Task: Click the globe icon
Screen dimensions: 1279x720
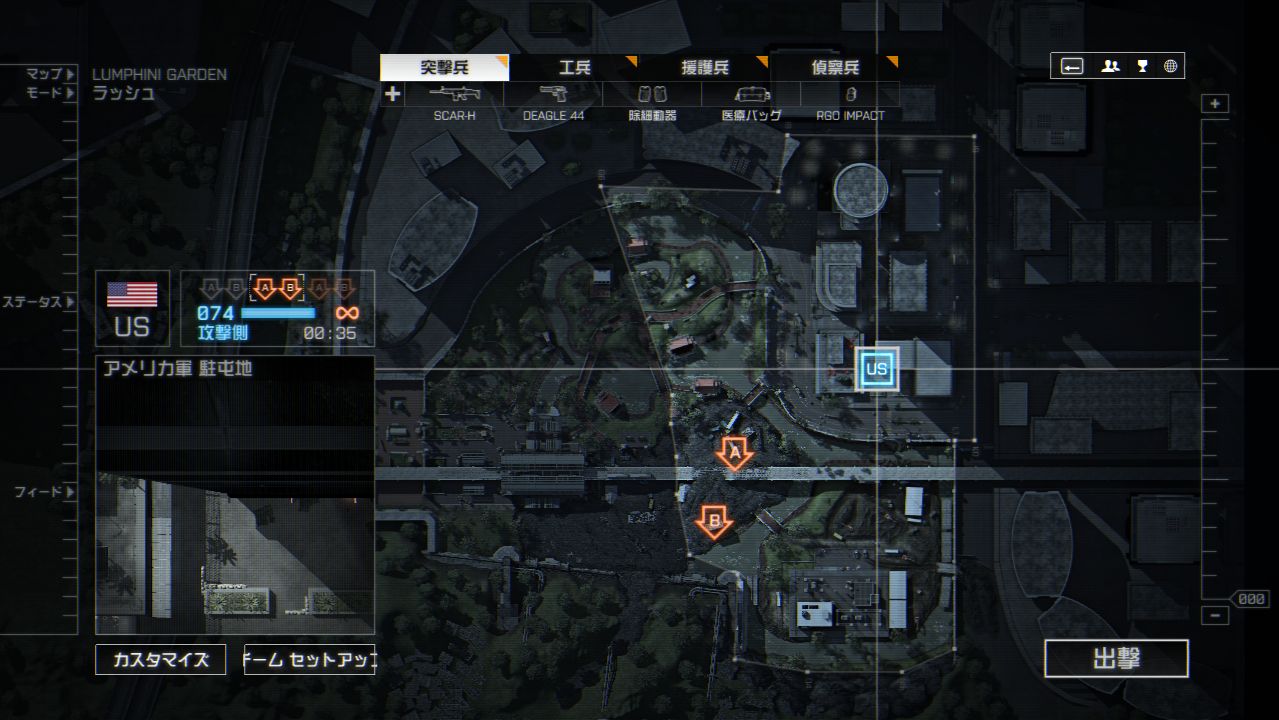Action: coord(1171,67)
